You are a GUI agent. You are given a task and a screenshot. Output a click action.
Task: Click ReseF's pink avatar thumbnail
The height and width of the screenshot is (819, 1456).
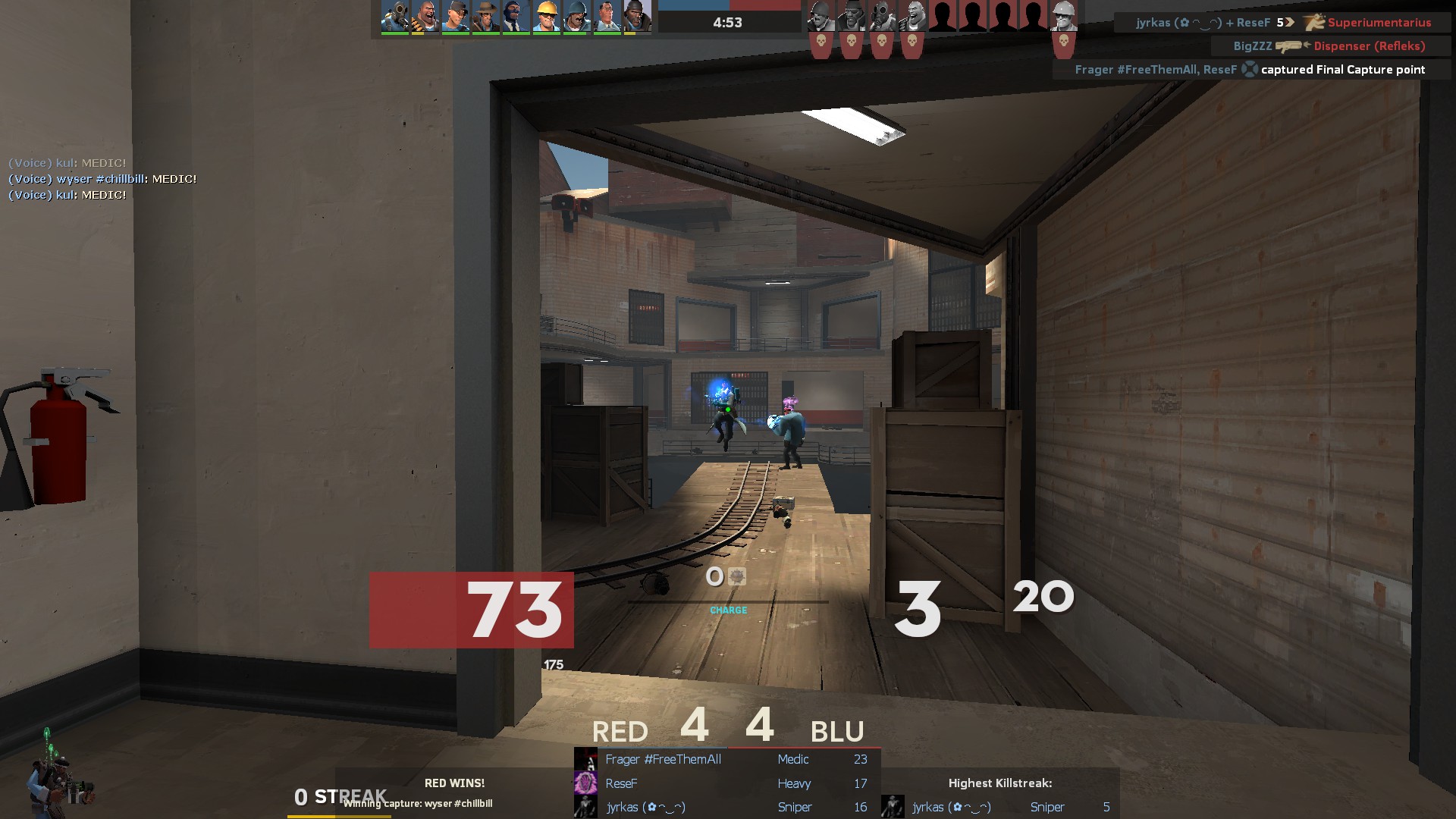coord(585,783)
